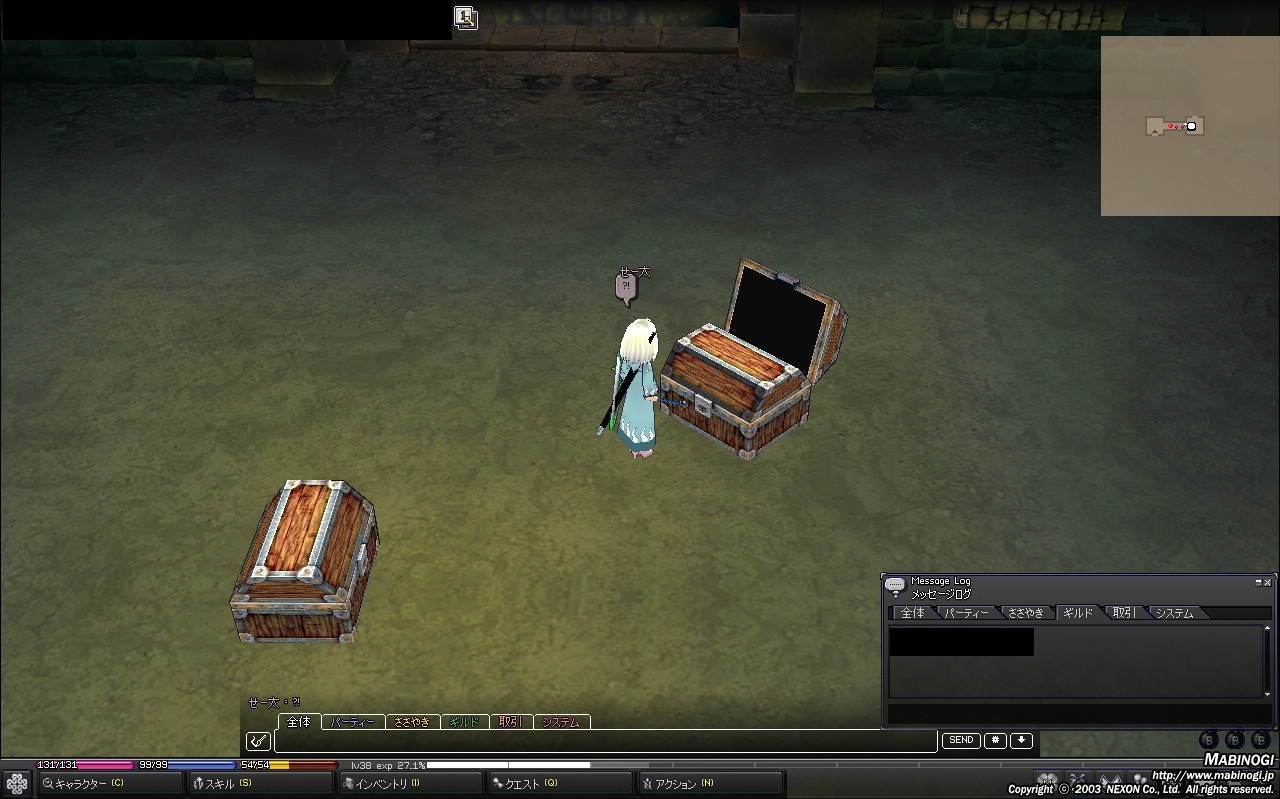Choose the 取引 tab above the chat input

pos(510,722)
